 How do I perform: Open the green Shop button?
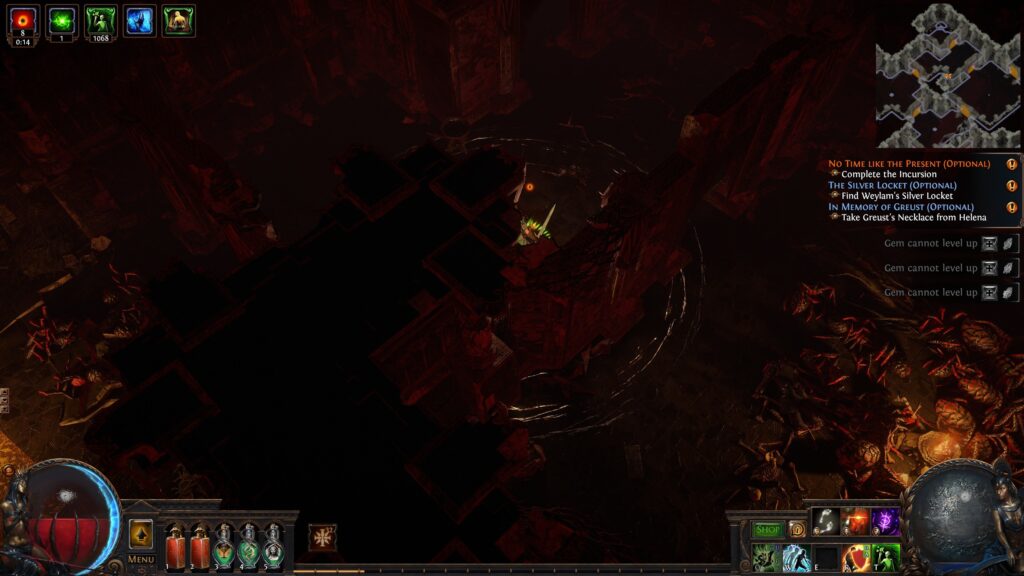(x=768, y=529)
